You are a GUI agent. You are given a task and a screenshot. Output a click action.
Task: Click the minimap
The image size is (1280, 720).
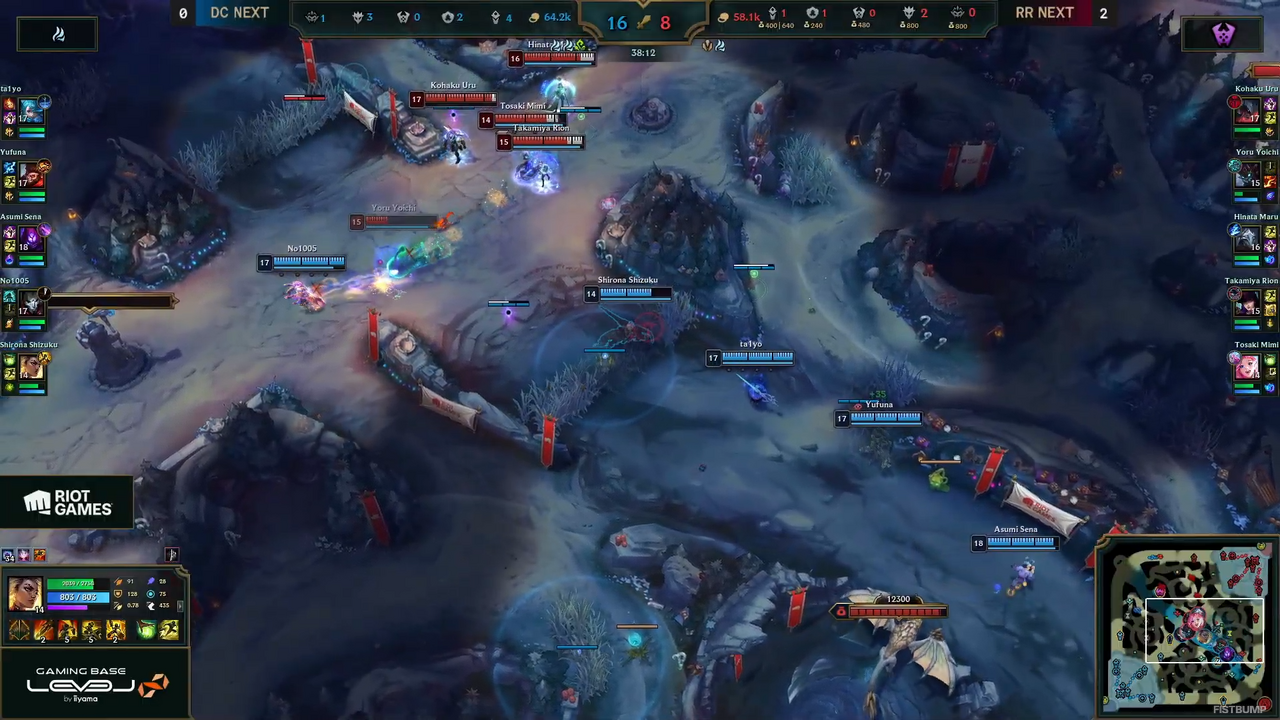click(x=1187, y=627)
